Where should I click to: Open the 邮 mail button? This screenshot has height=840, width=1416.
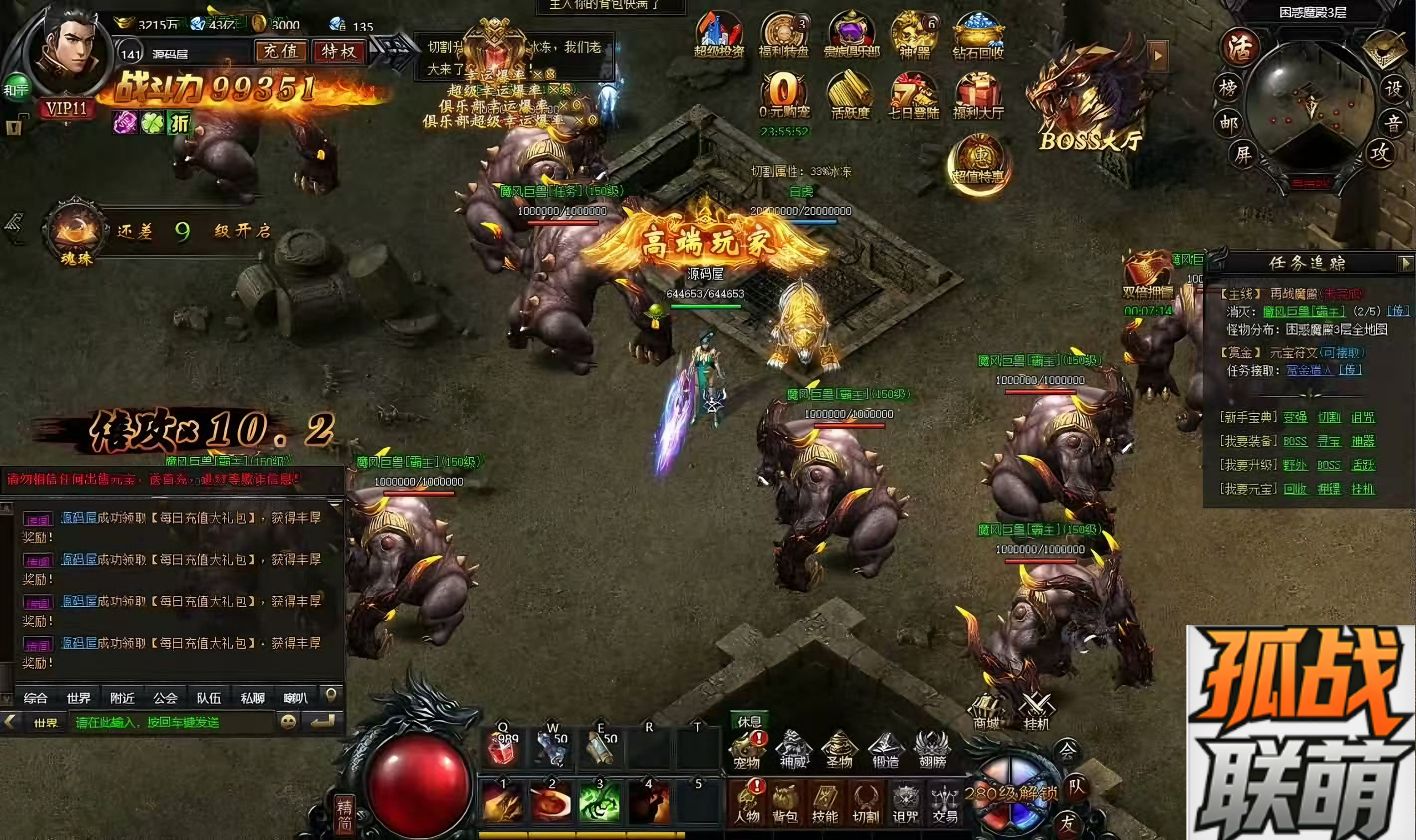click(1227, 122)
